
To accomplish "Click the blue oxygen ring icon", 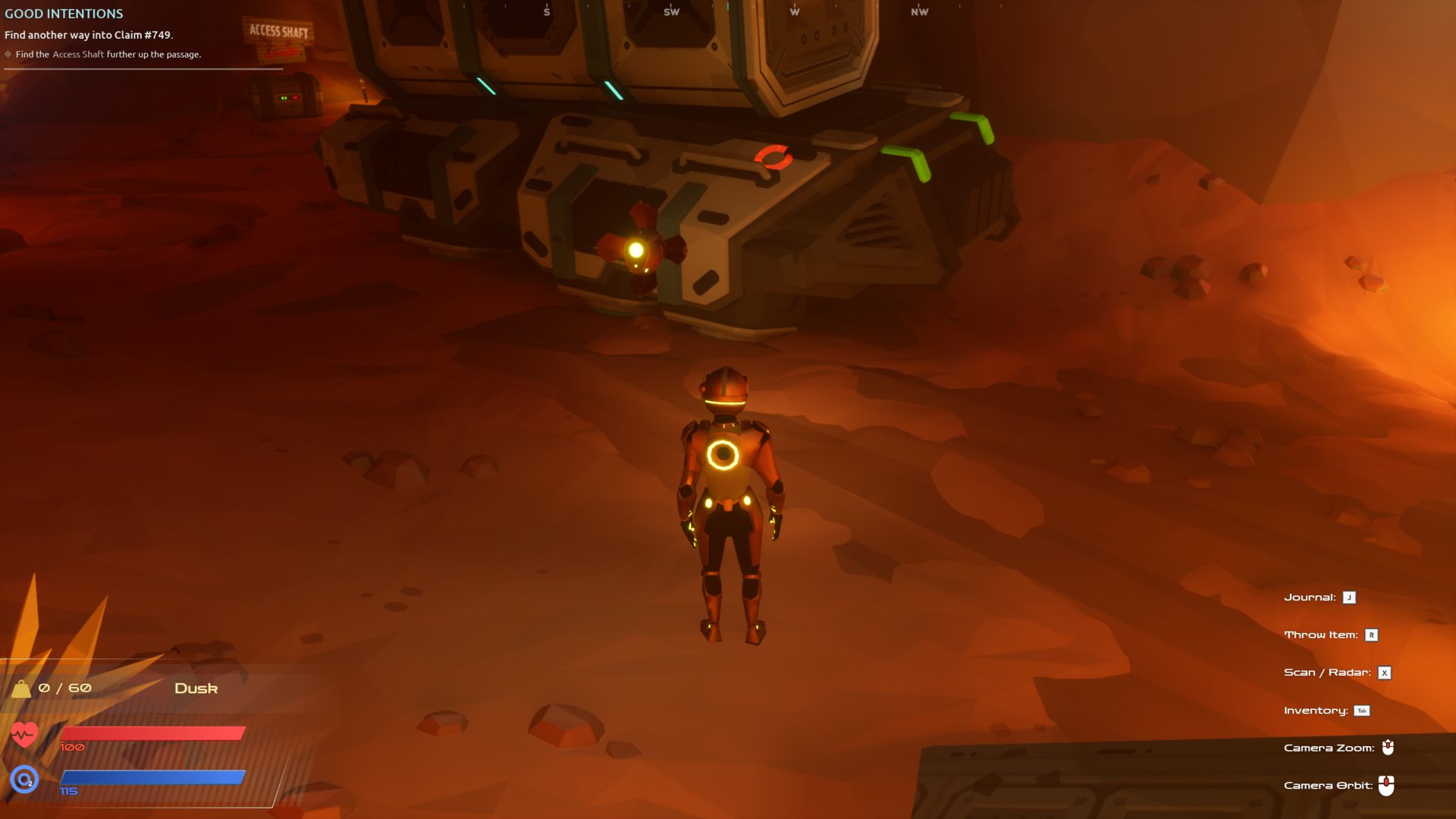I will [24, 779].
